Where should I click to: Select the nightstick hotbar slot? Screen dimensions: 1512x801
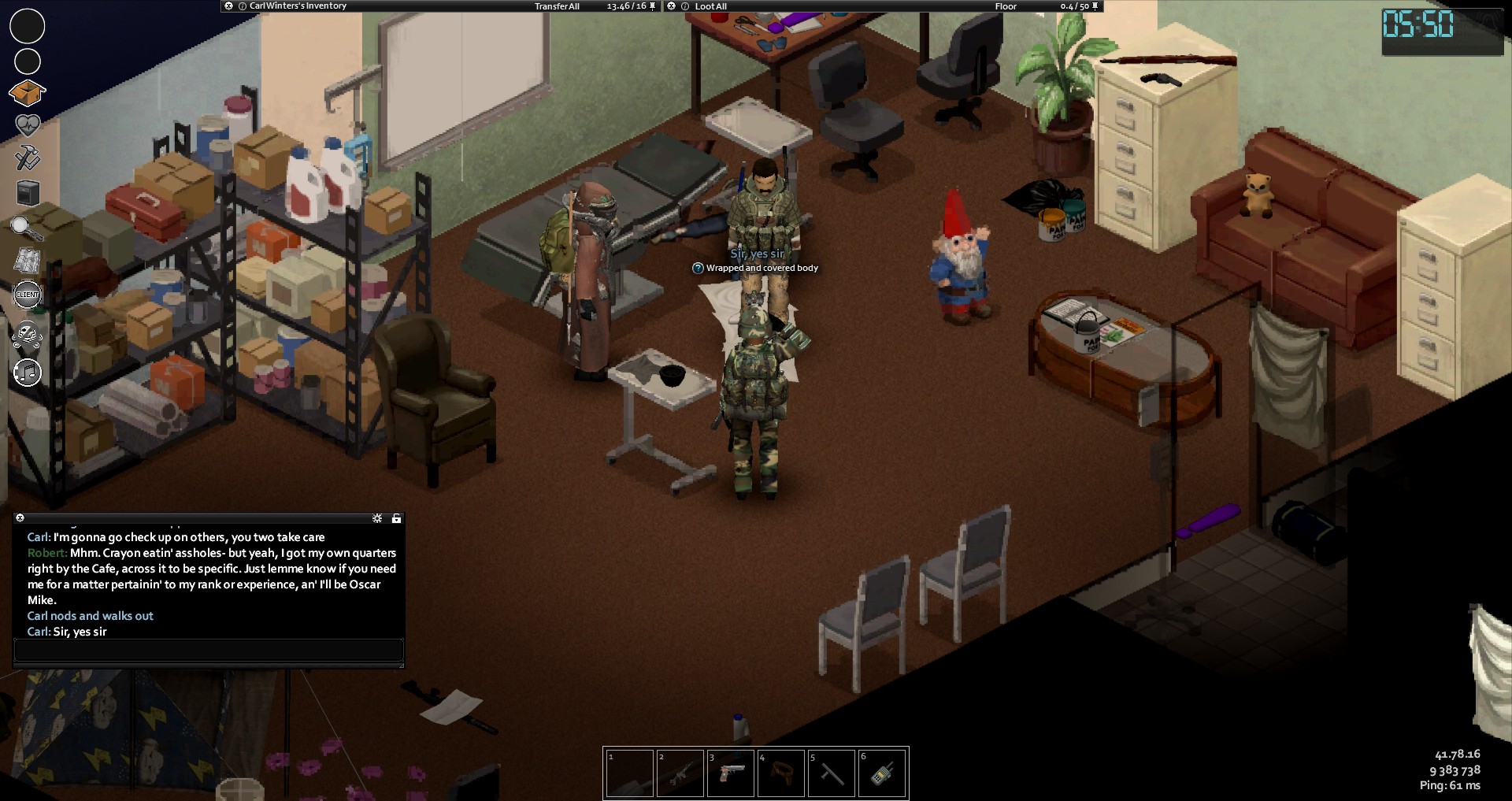[x=831, y=773]
